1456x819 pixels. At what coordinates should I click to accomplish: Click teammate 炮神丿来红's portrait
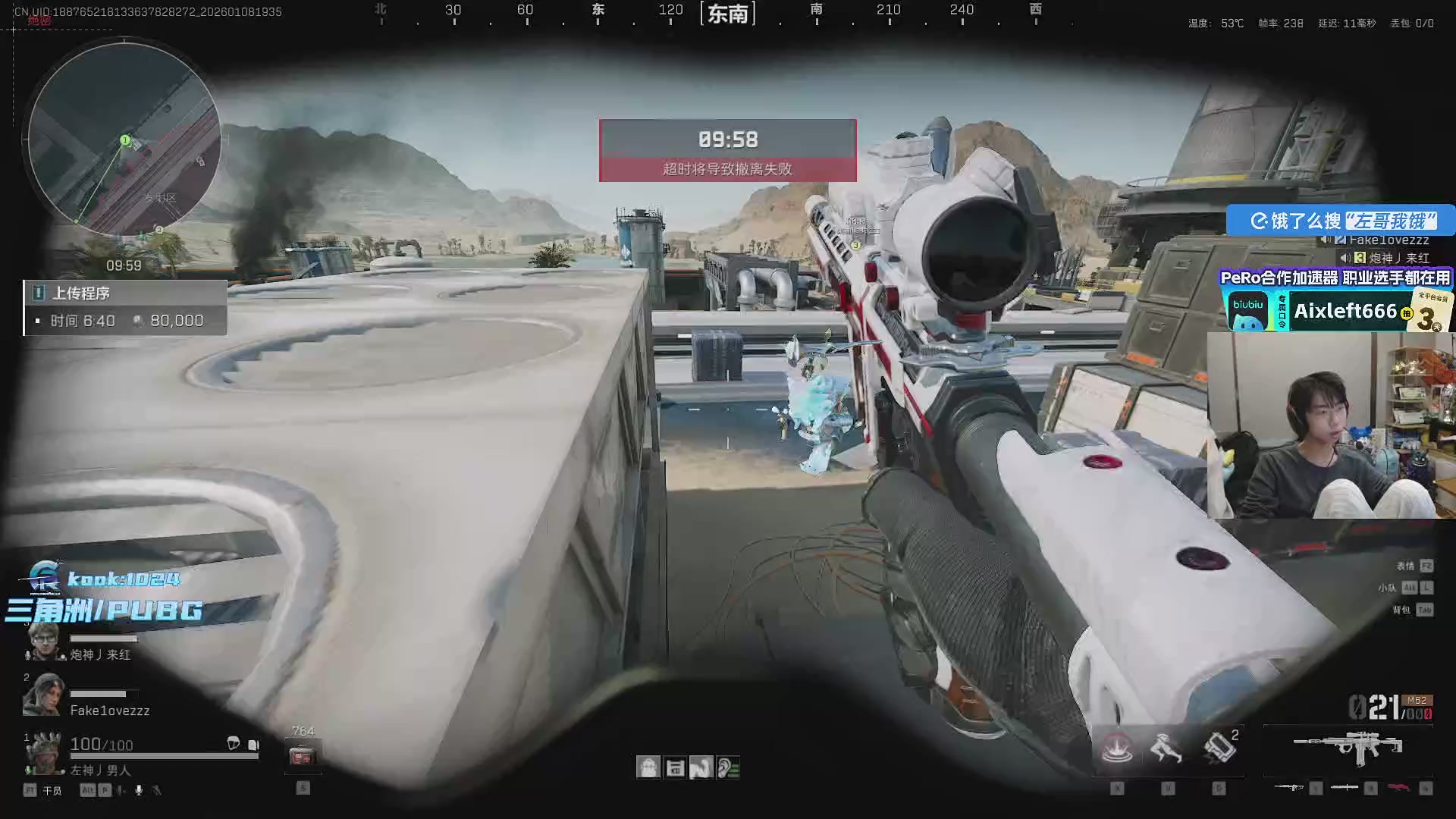tap(43, 642)
